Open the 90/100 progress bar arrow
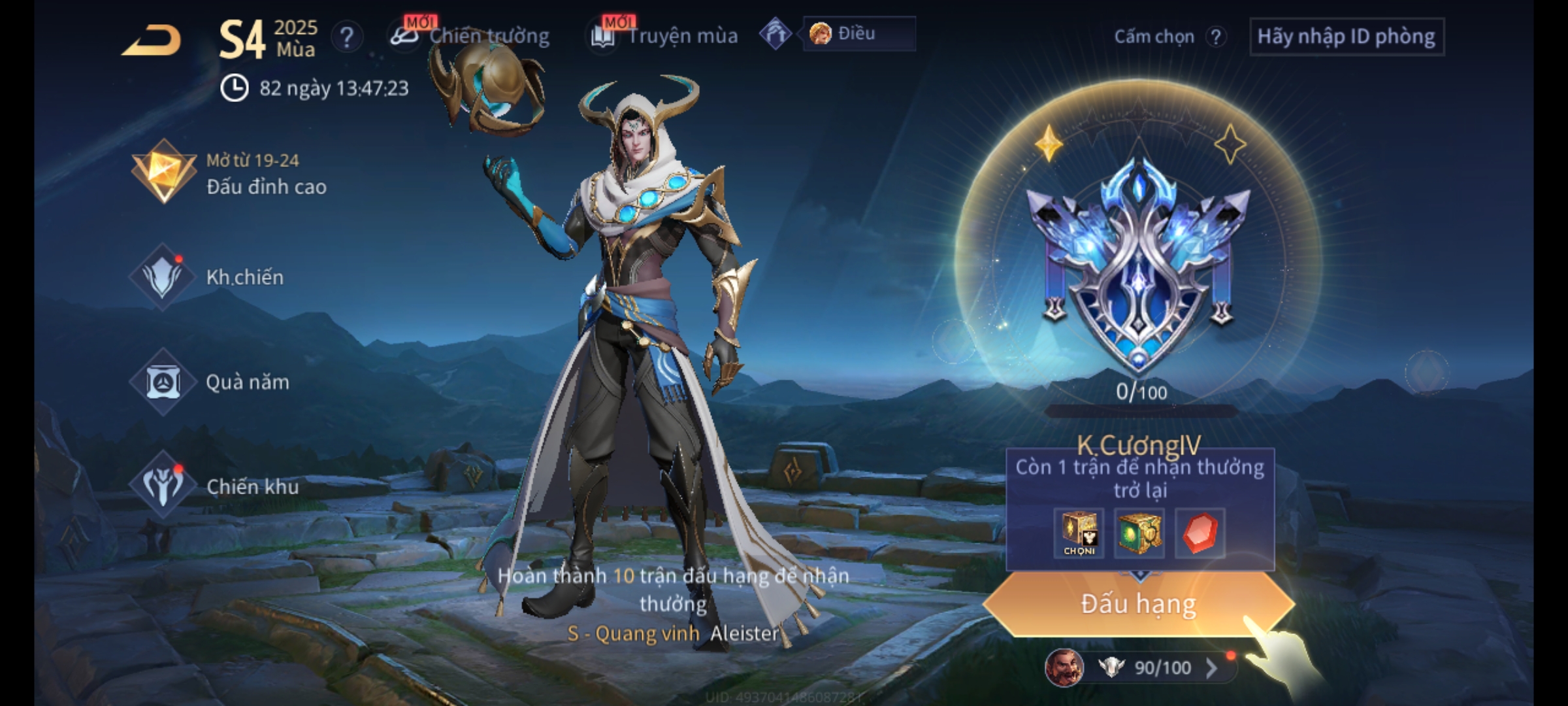 point(1211,668)
